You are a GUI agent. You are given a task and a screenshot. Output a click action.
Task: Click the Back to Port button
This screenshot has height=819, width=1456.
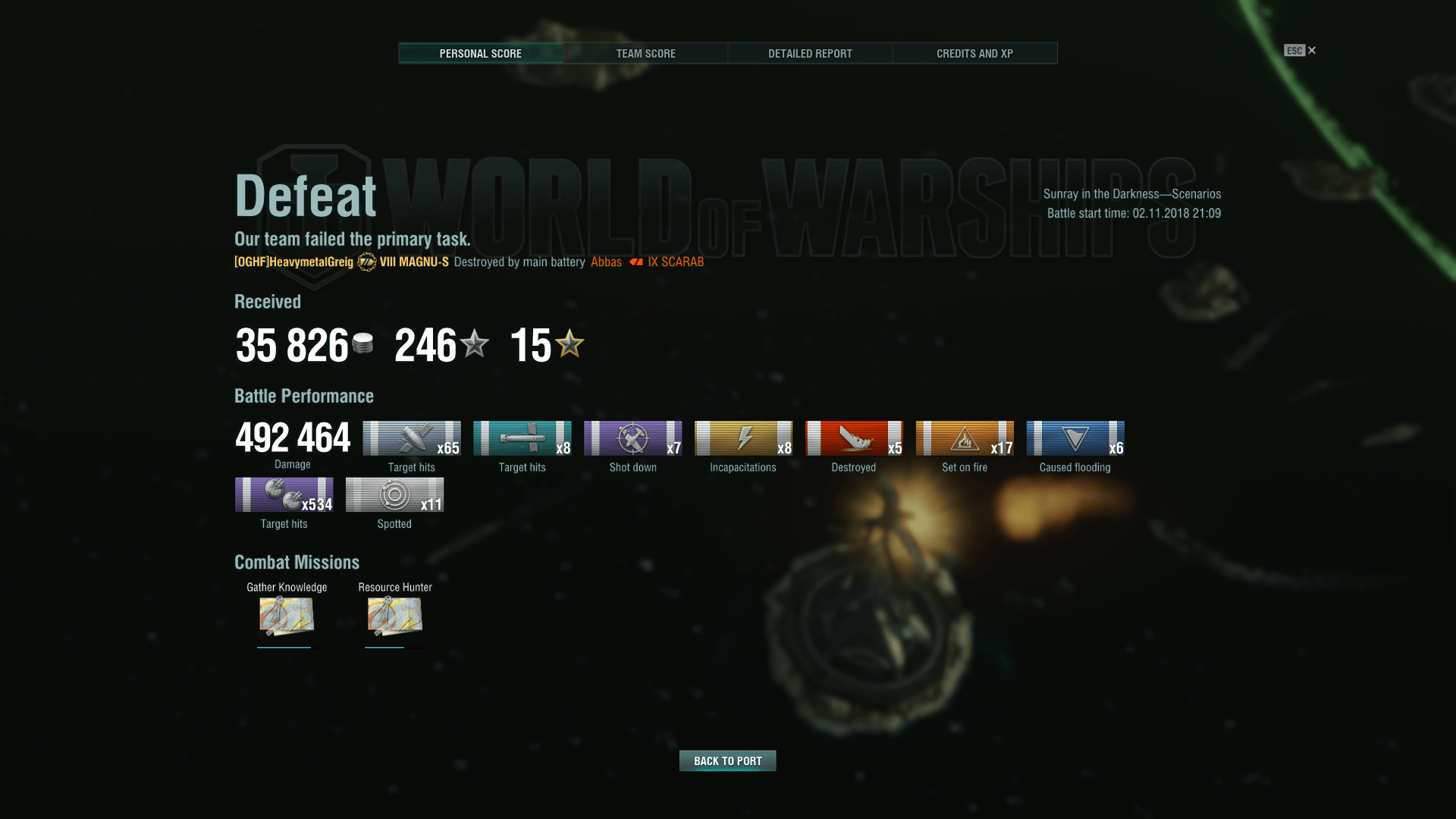click(x=727, y=761)
